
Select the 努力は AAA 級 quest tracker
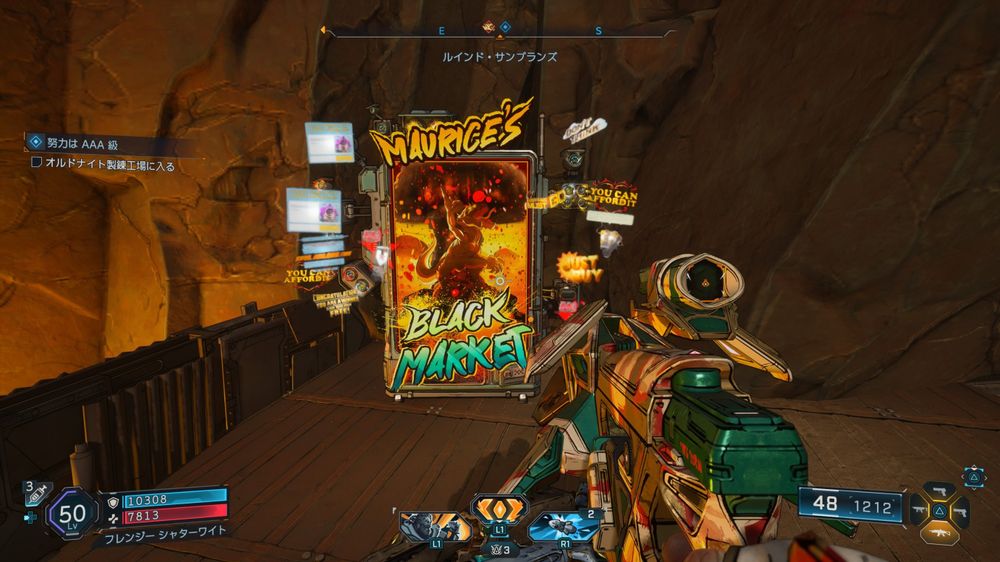tap(75, 144)
